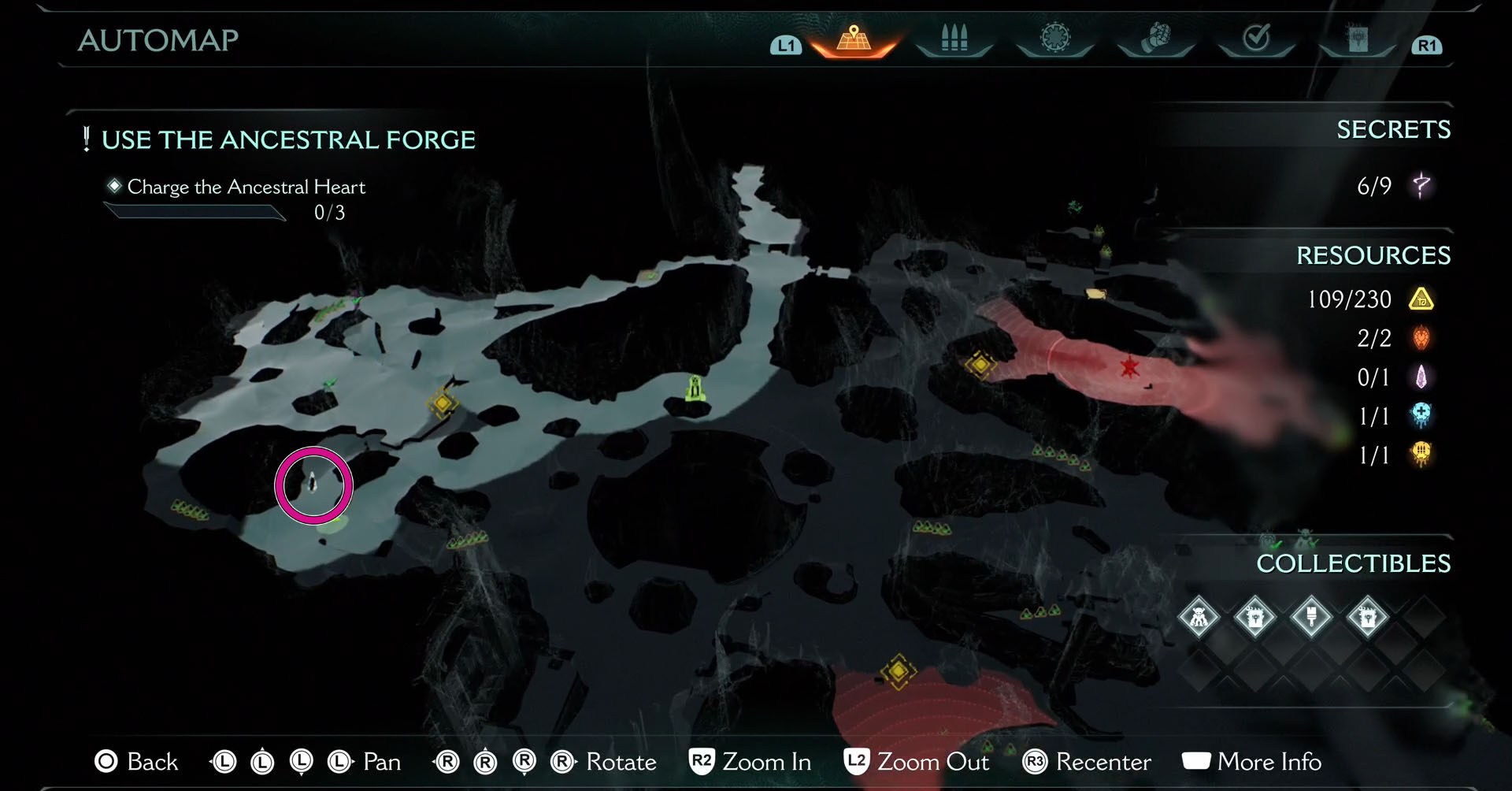Click the L1 bumper indicator
The image size is (1512, 791).
coord(784,46)
